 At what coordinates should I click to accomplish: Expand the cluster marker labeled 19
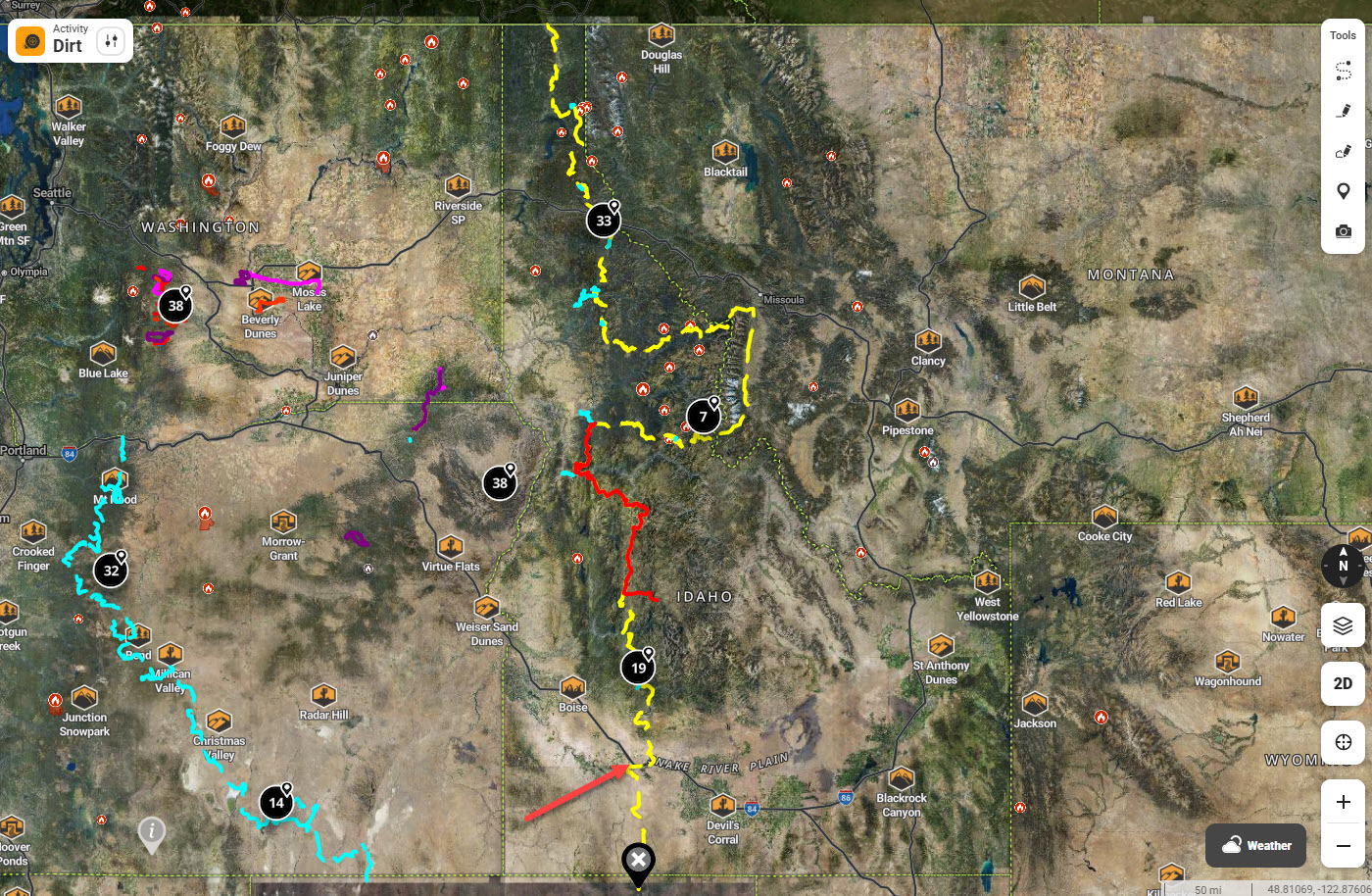point(637,666)
